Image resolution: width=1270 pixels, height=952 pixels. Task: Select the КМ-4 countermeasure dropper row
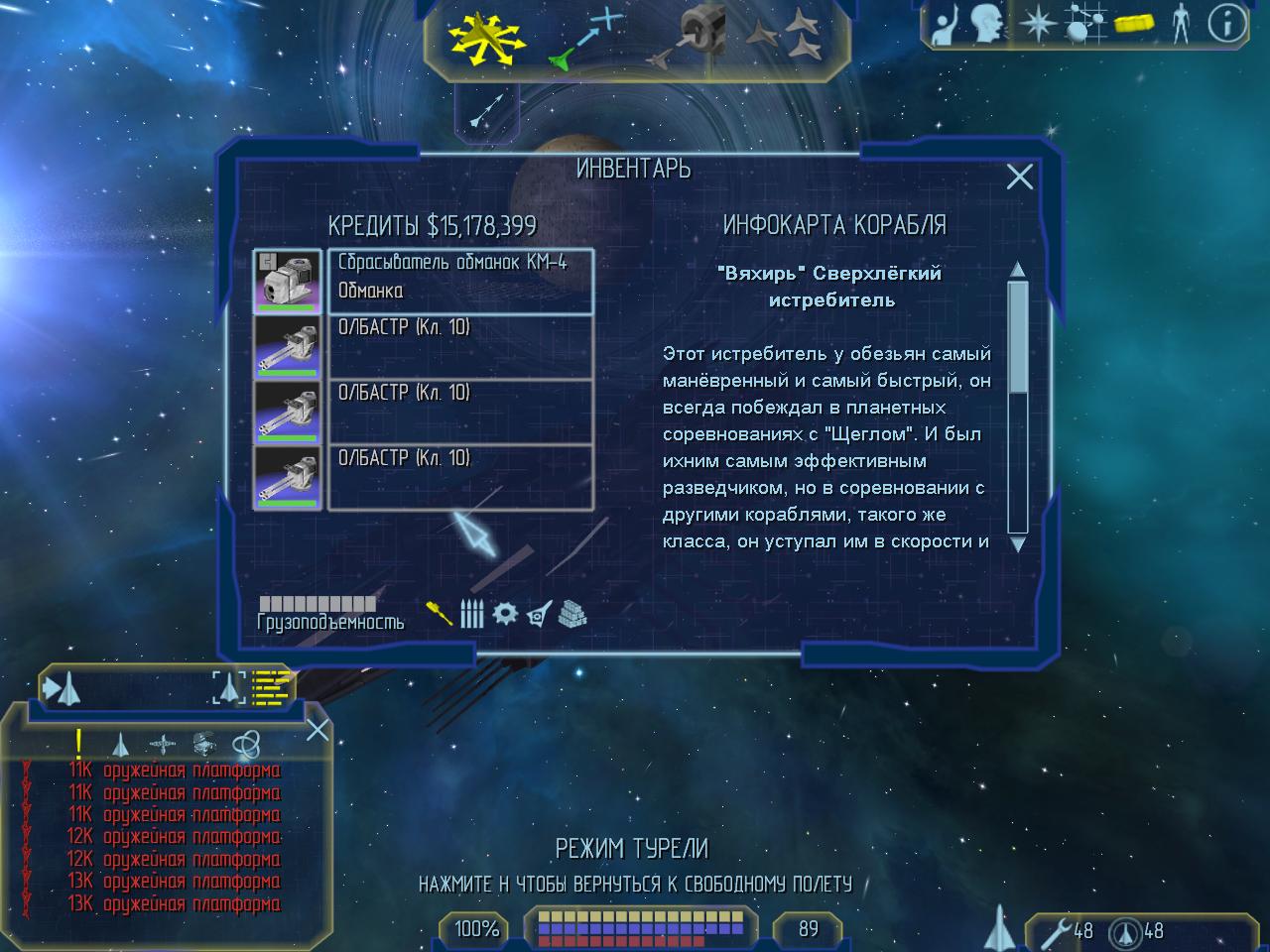point(460,281)
